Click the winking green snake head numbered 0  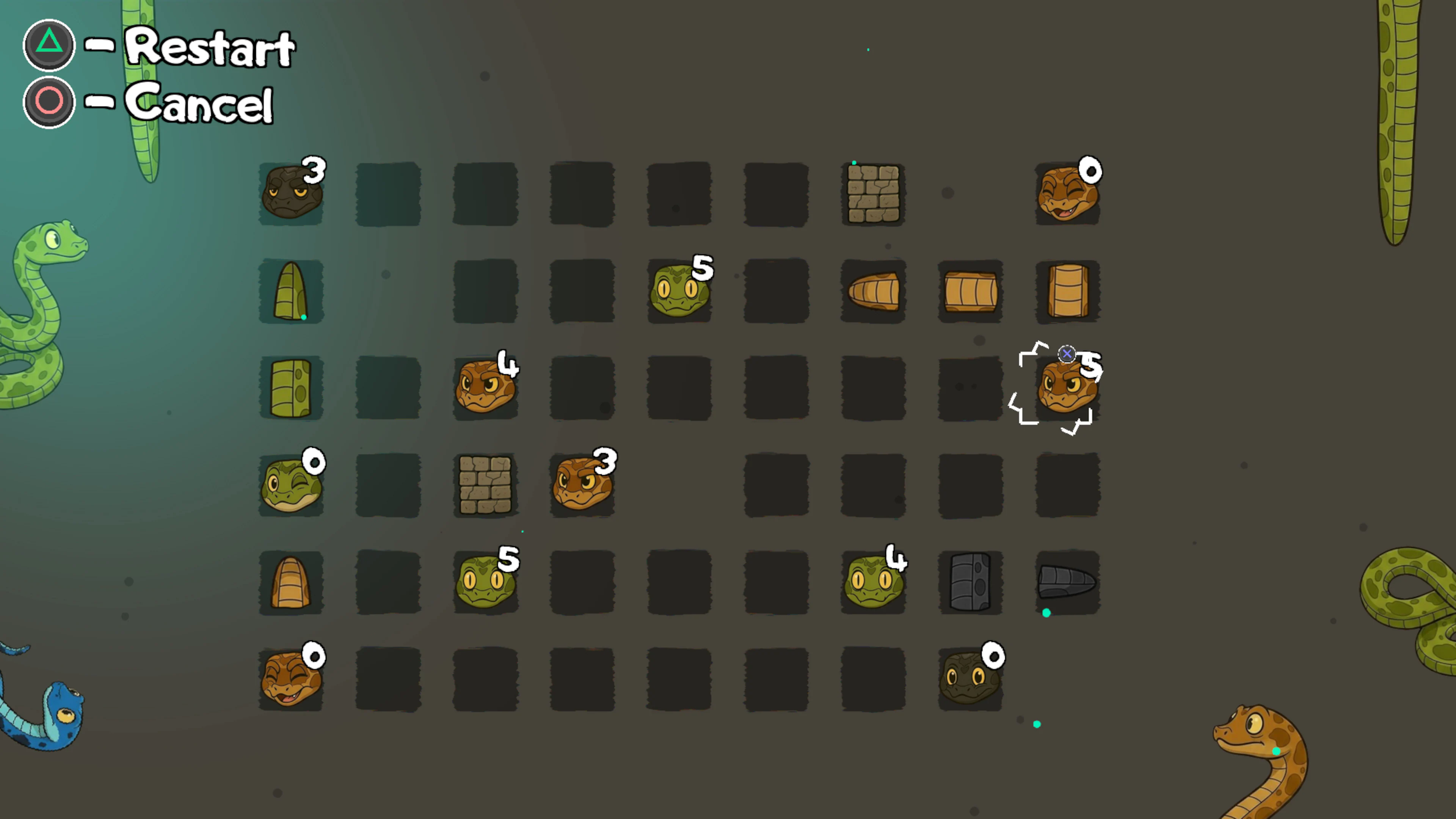(x=291, y=485)
